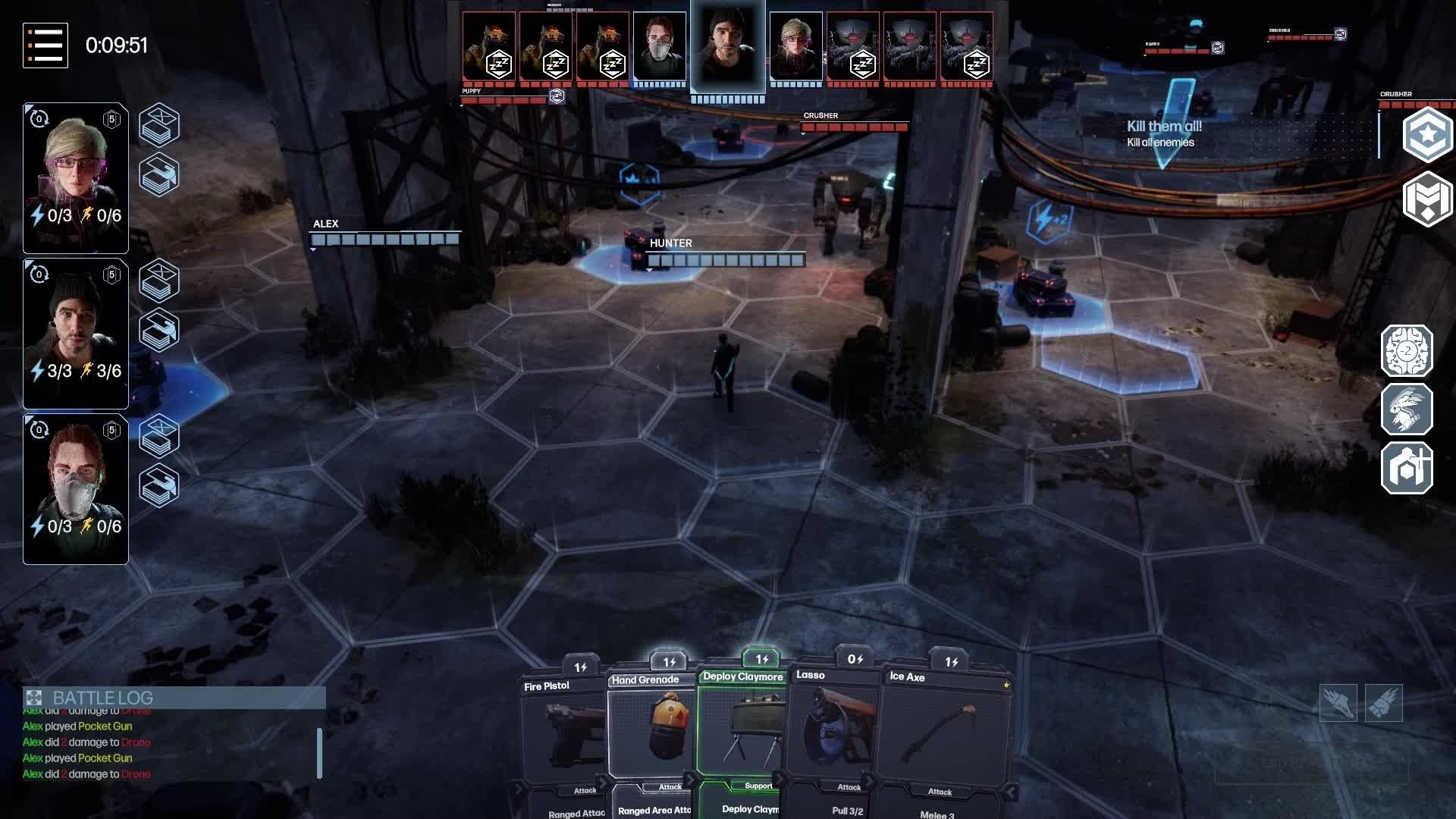
Task: Click the stacked-cube emblem below the star icon
Action: [x=1427, y=199]
